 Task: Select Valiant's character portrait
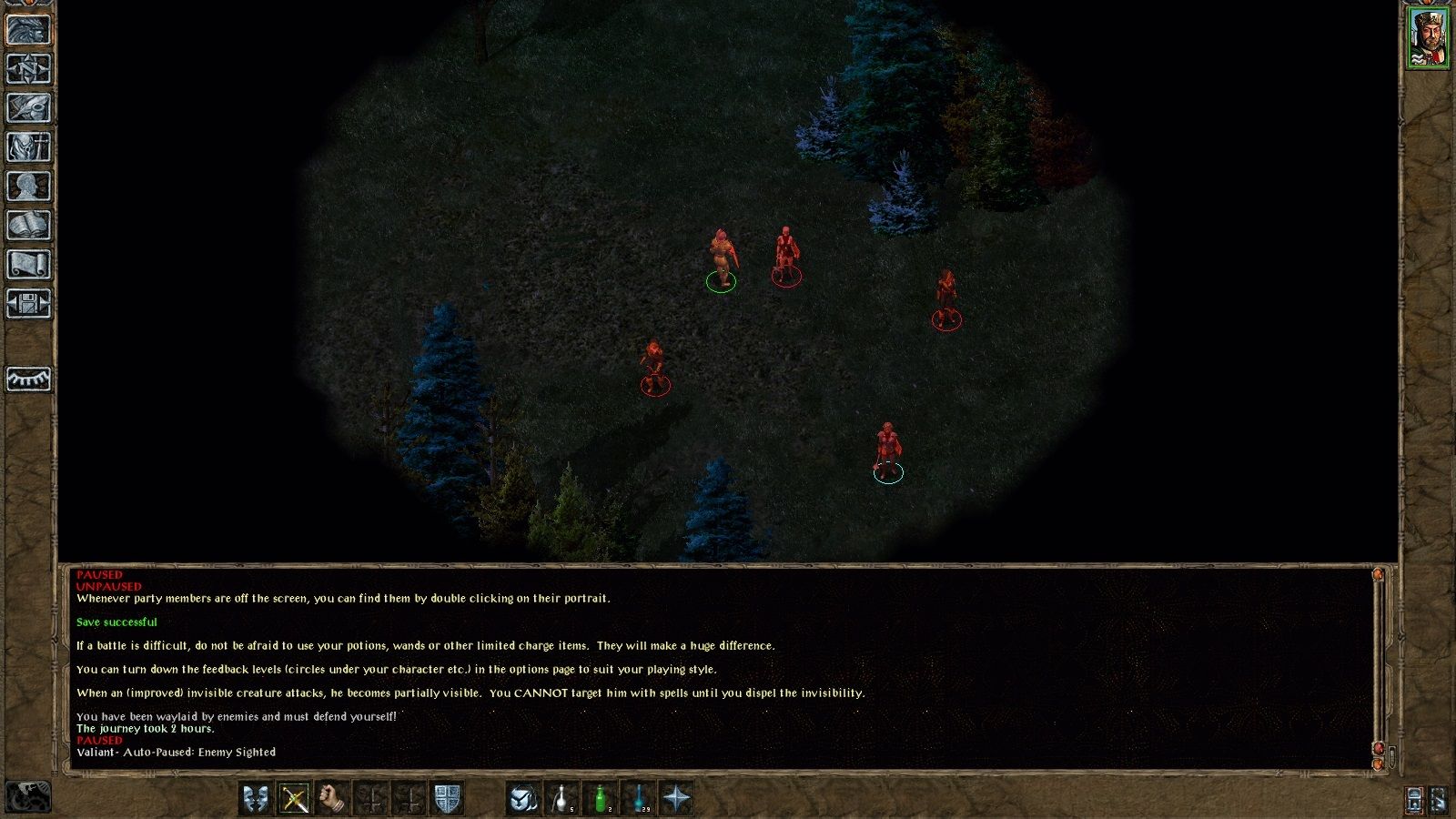[1428, 38]
